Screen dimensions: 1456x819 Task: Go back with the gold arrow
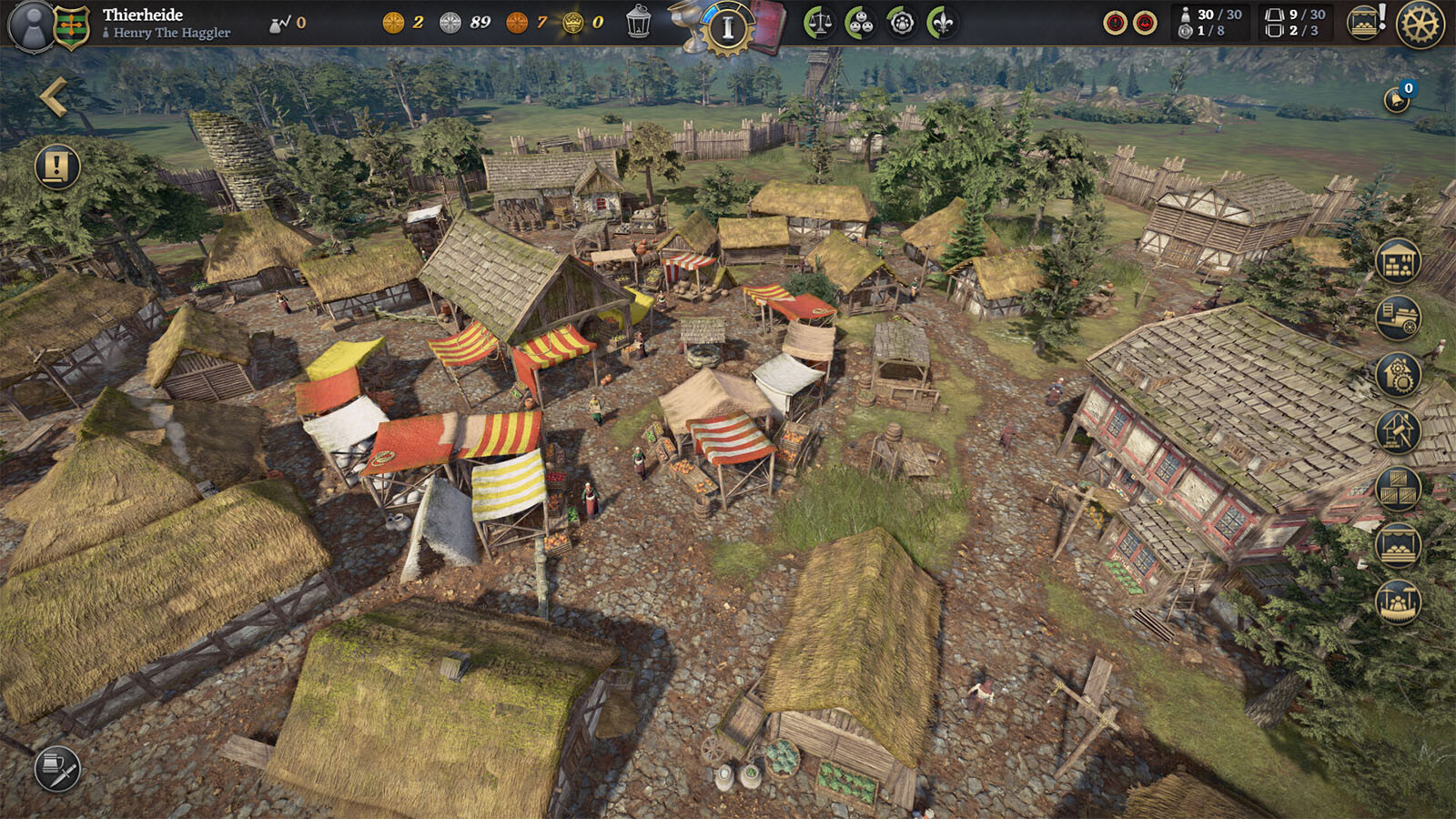pyautogui.click(x=53, y=97)
